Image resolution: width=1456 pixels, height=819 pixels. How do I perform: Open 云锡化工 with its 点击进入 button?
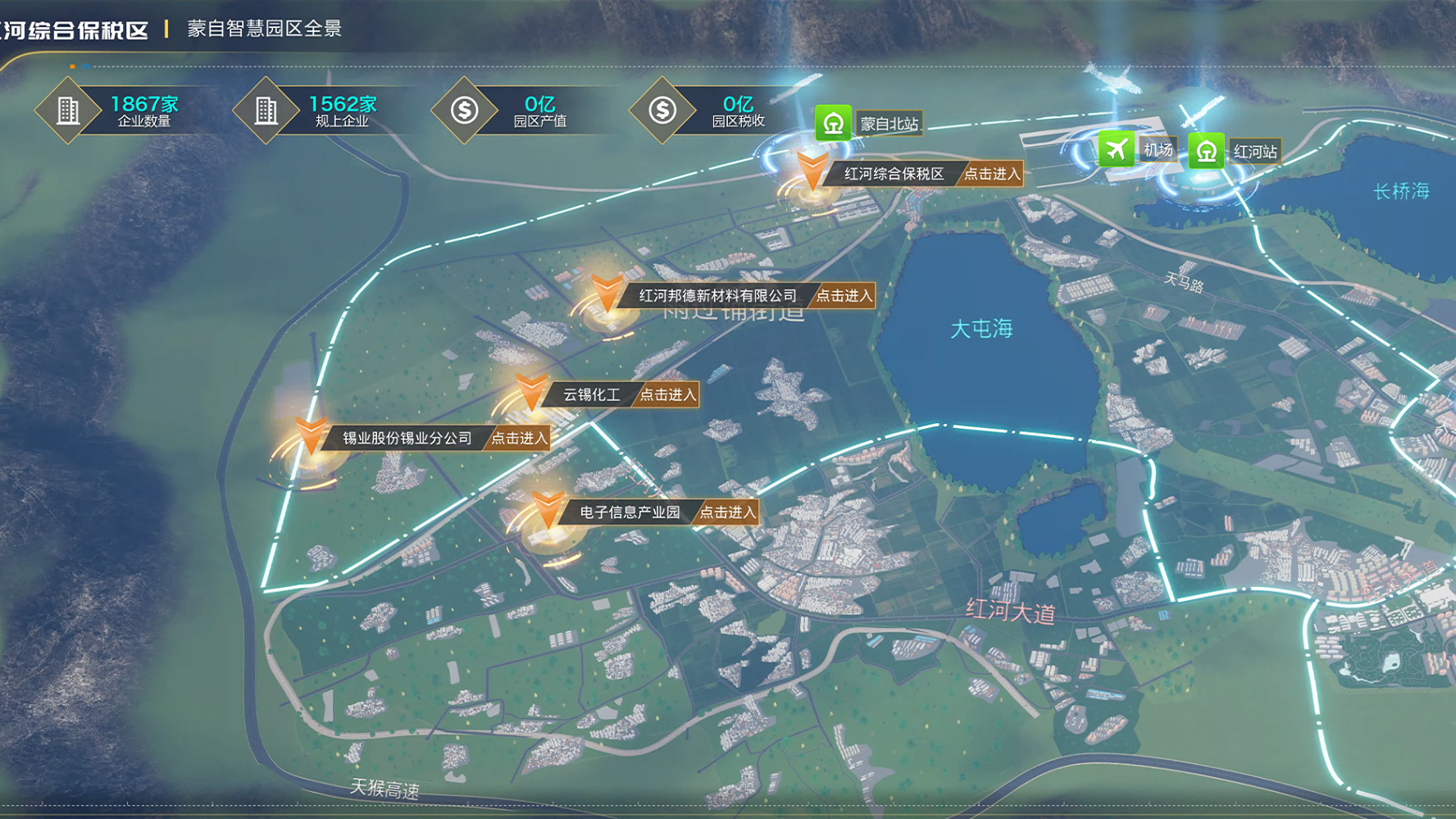[x=667, y=395]
